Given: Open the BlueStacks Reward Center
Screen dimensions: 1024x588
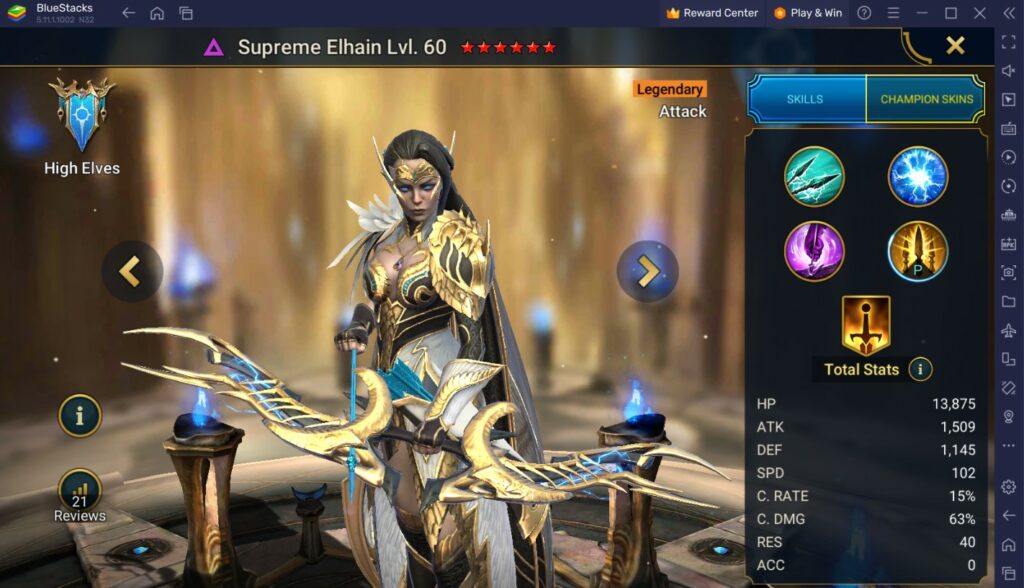Looking at the screenshot, I should click(x=712, y=13).
